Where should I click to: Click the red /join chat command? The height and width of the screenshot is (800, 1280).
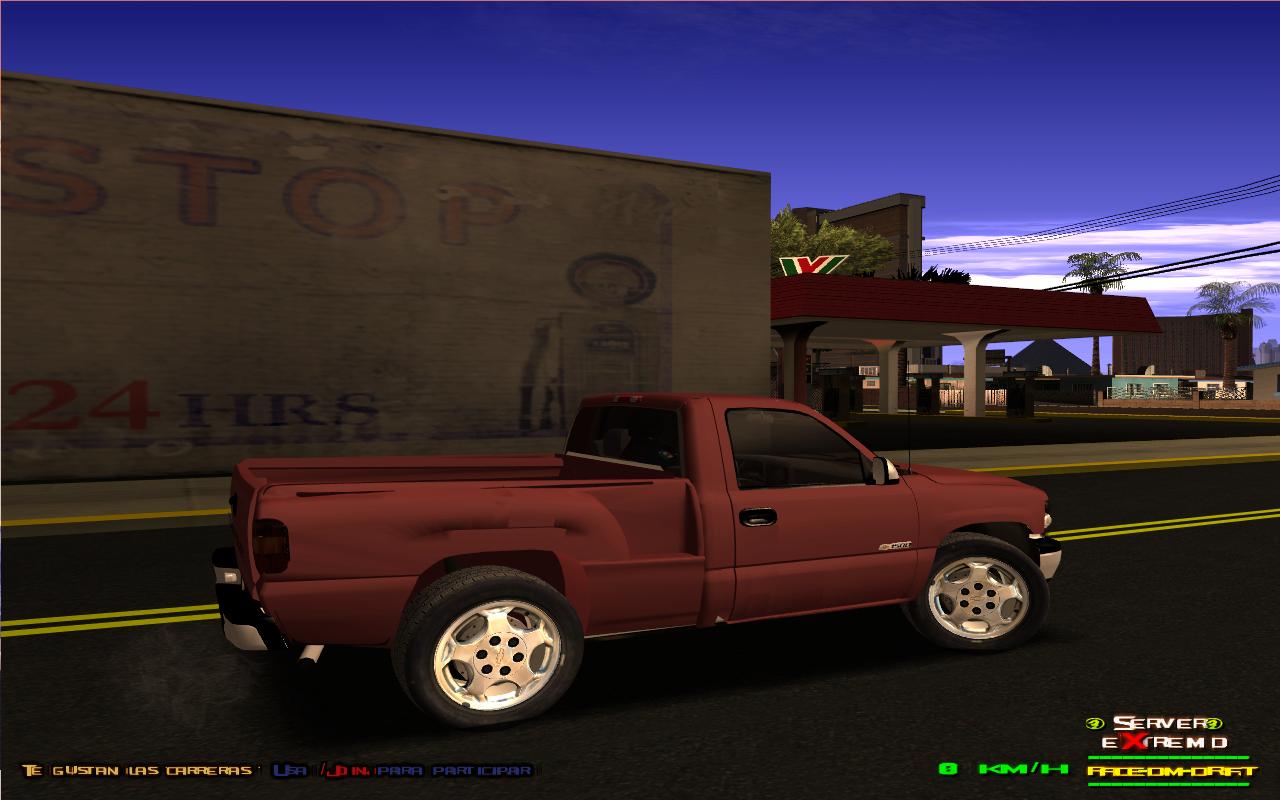pos(345,771)
